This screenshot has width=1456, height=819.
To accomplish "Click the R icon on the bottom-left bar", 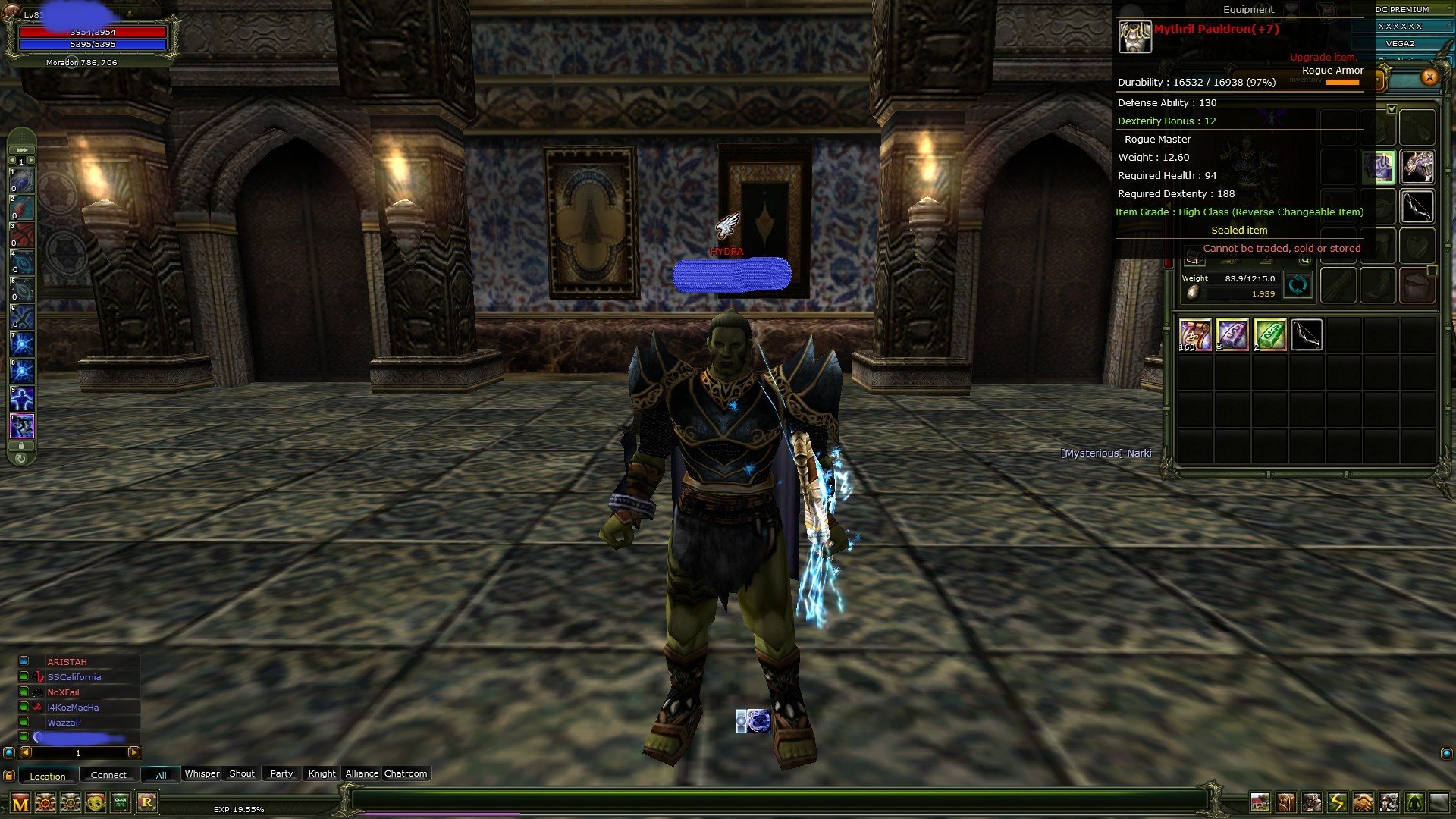I will click(149, 802).
